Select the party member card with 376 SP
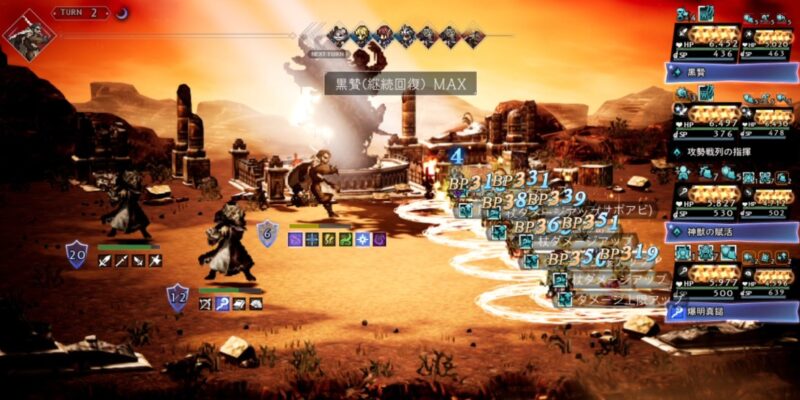This screenshot has width=800, height=400. (706, 120)
